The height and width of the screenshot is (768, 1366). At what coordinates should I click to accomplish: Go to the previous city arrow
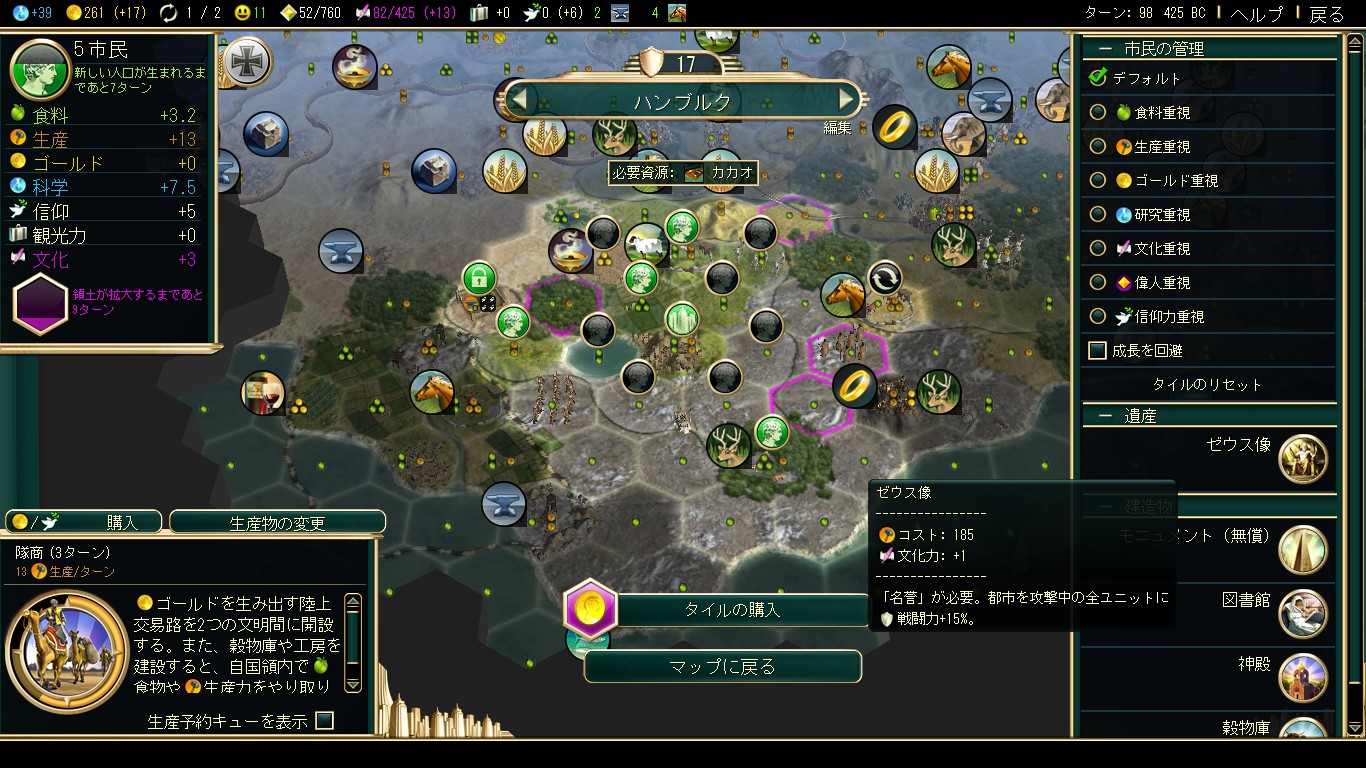(518, 100)
